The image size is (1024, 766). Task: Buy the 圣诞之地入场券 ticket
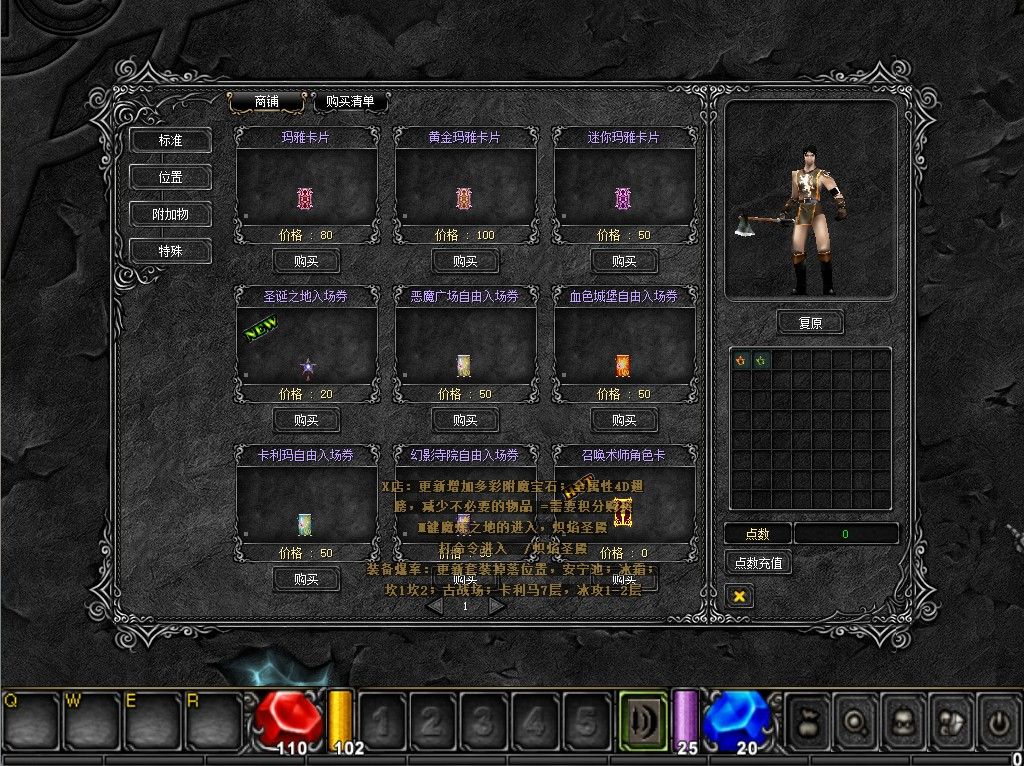coord(306,420)
